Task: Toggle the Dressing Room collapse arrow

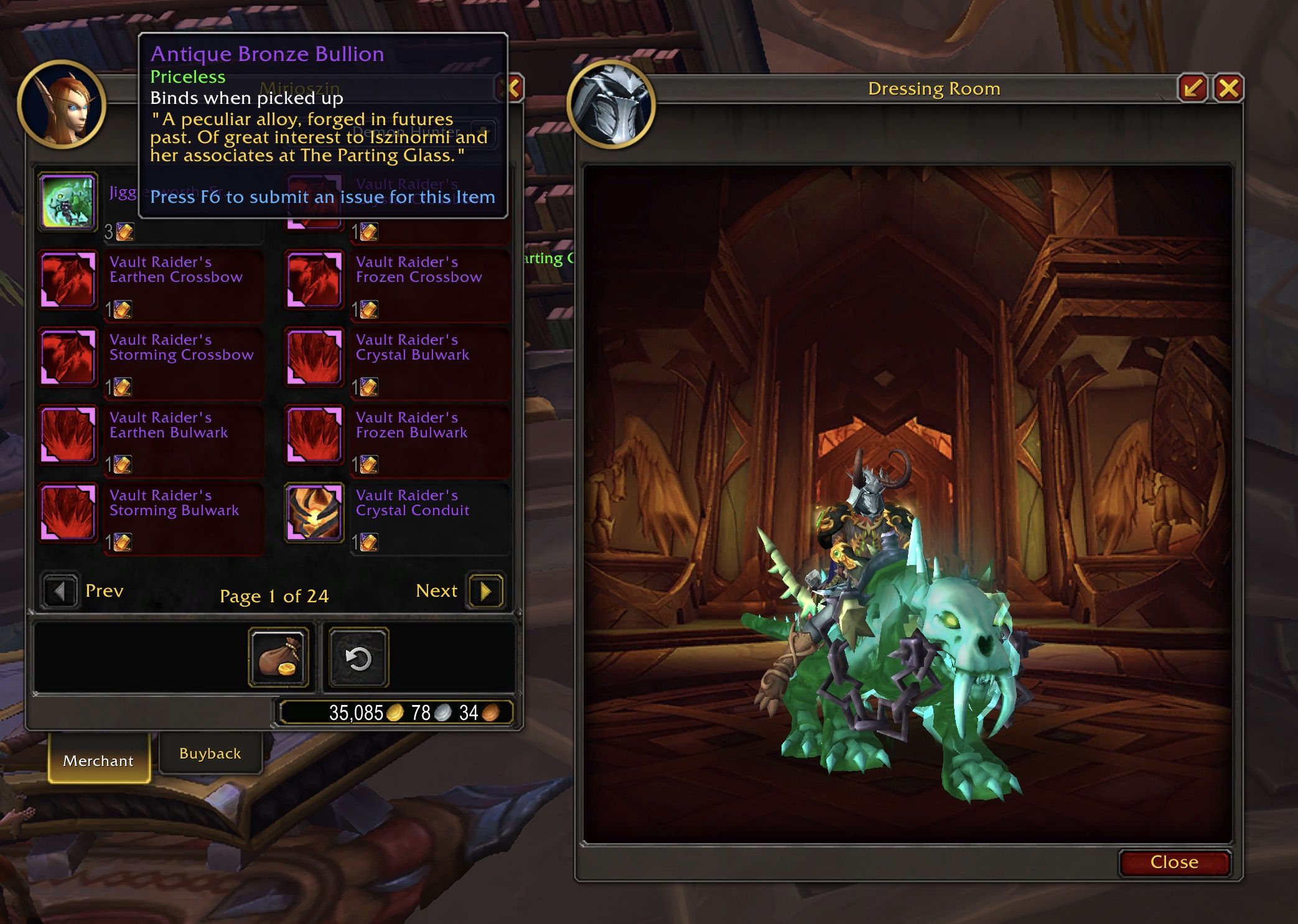Action: click(x=1193, y=88)
